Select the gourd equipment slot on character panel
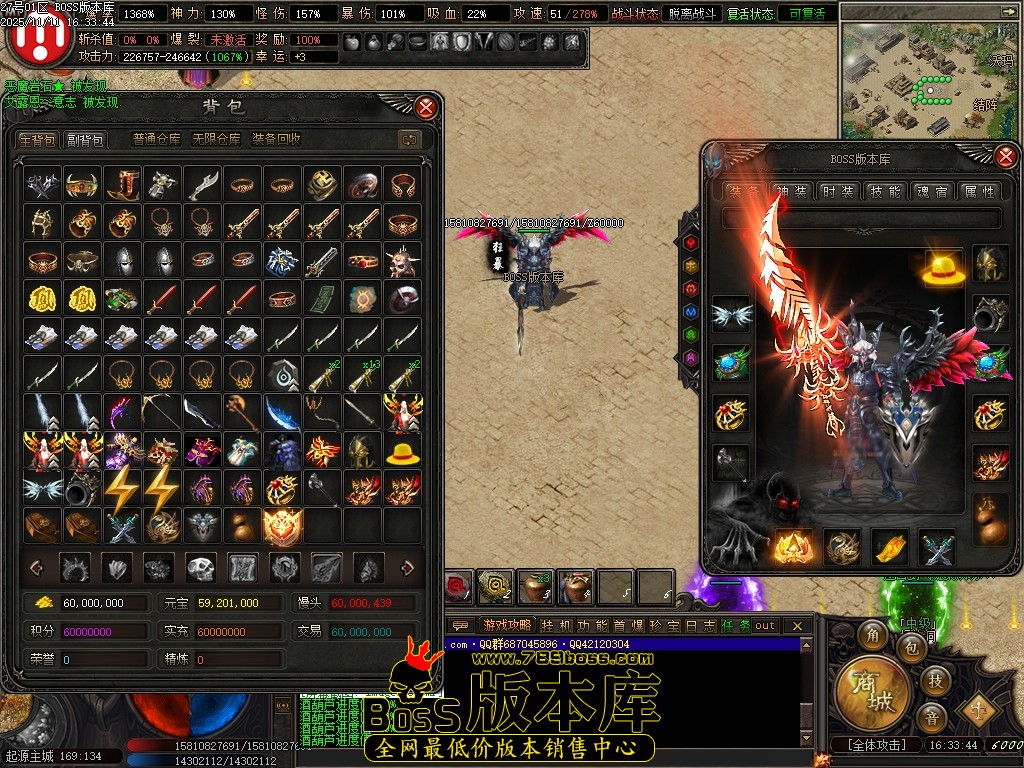The height and width of the screenshot is (768, 1024). coord(991,517)
